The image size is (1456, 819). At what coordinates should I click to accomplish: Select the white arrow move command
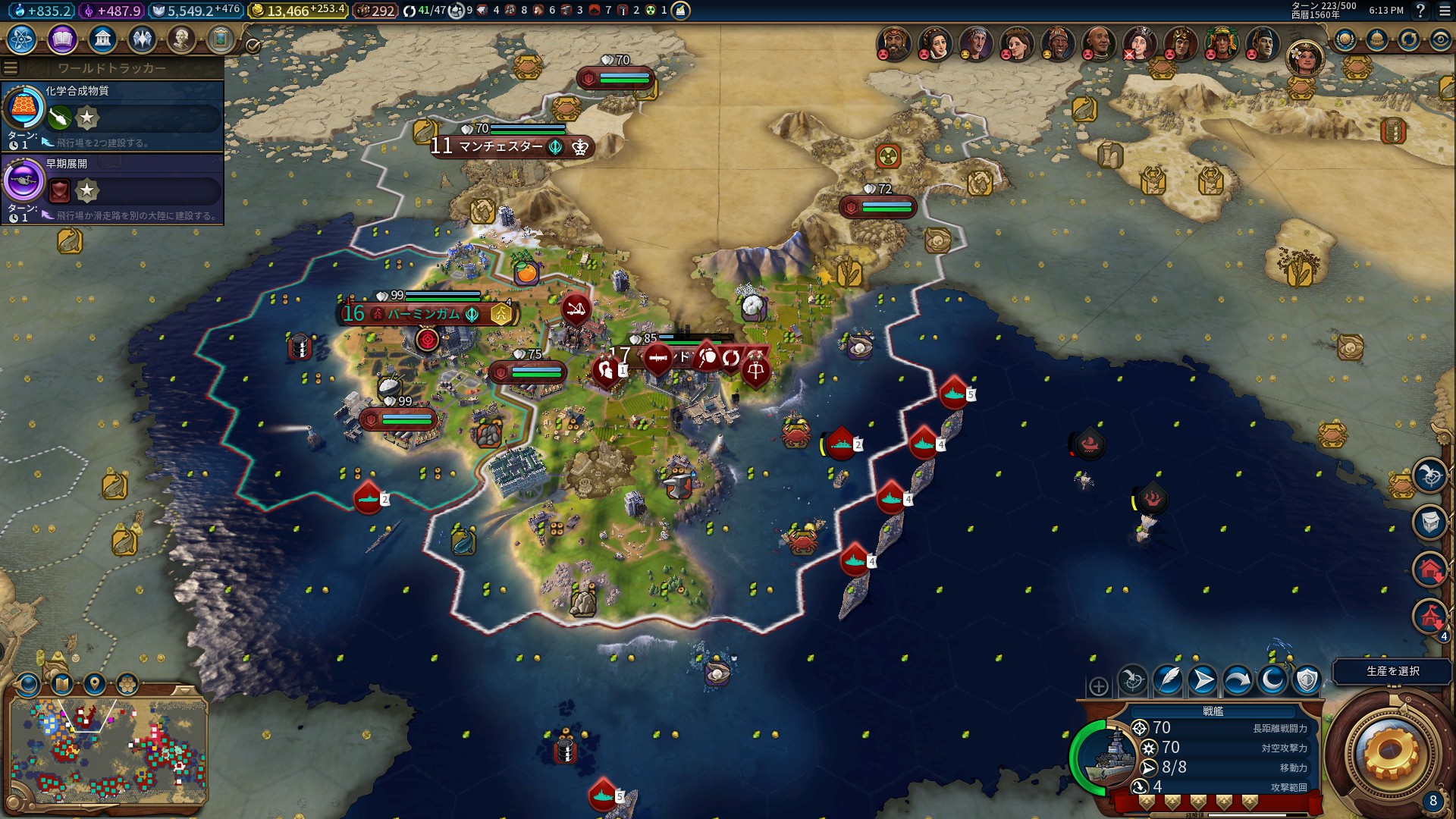point(1203,680)
